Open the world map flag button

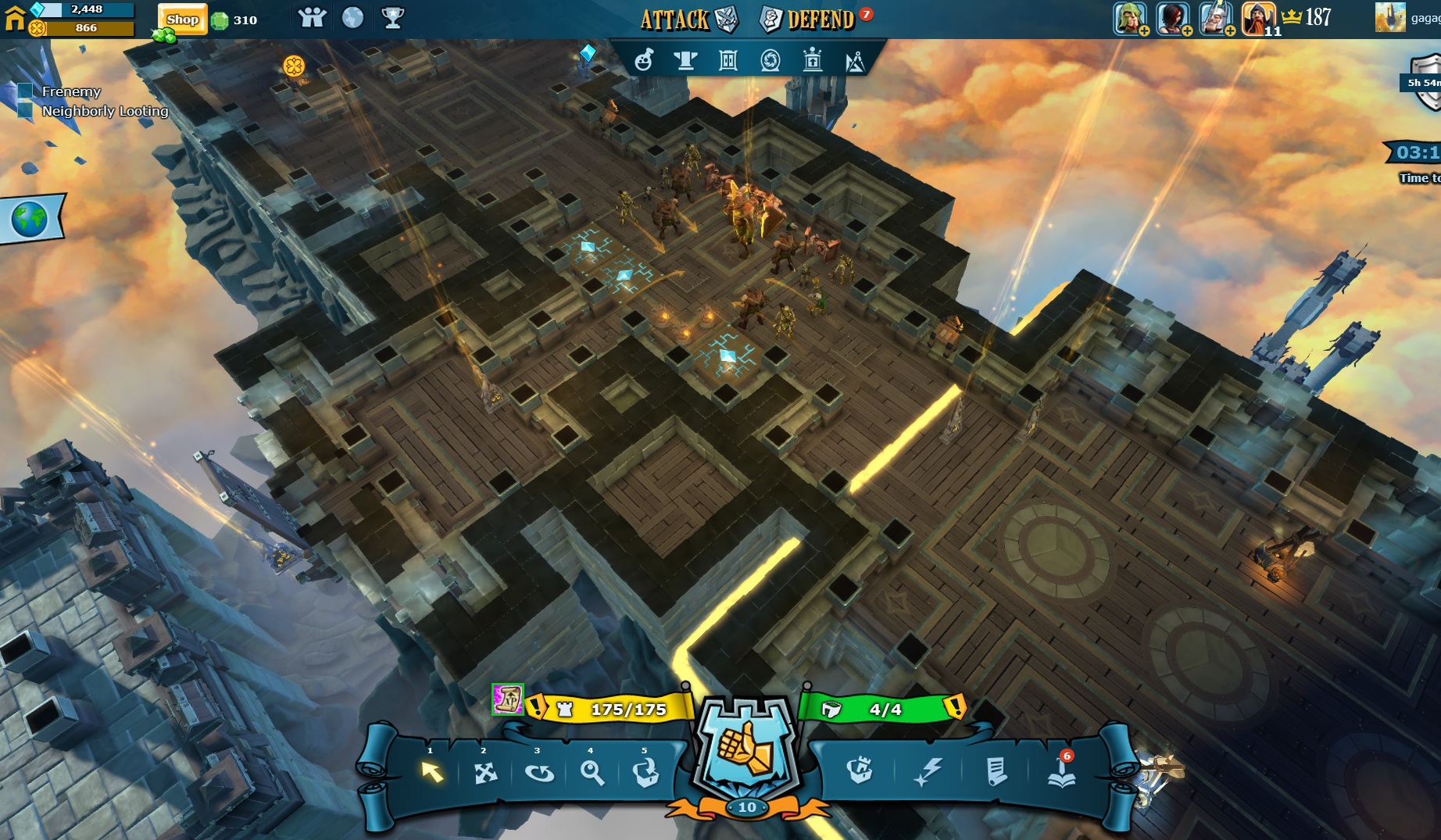(x=31, y=220)
